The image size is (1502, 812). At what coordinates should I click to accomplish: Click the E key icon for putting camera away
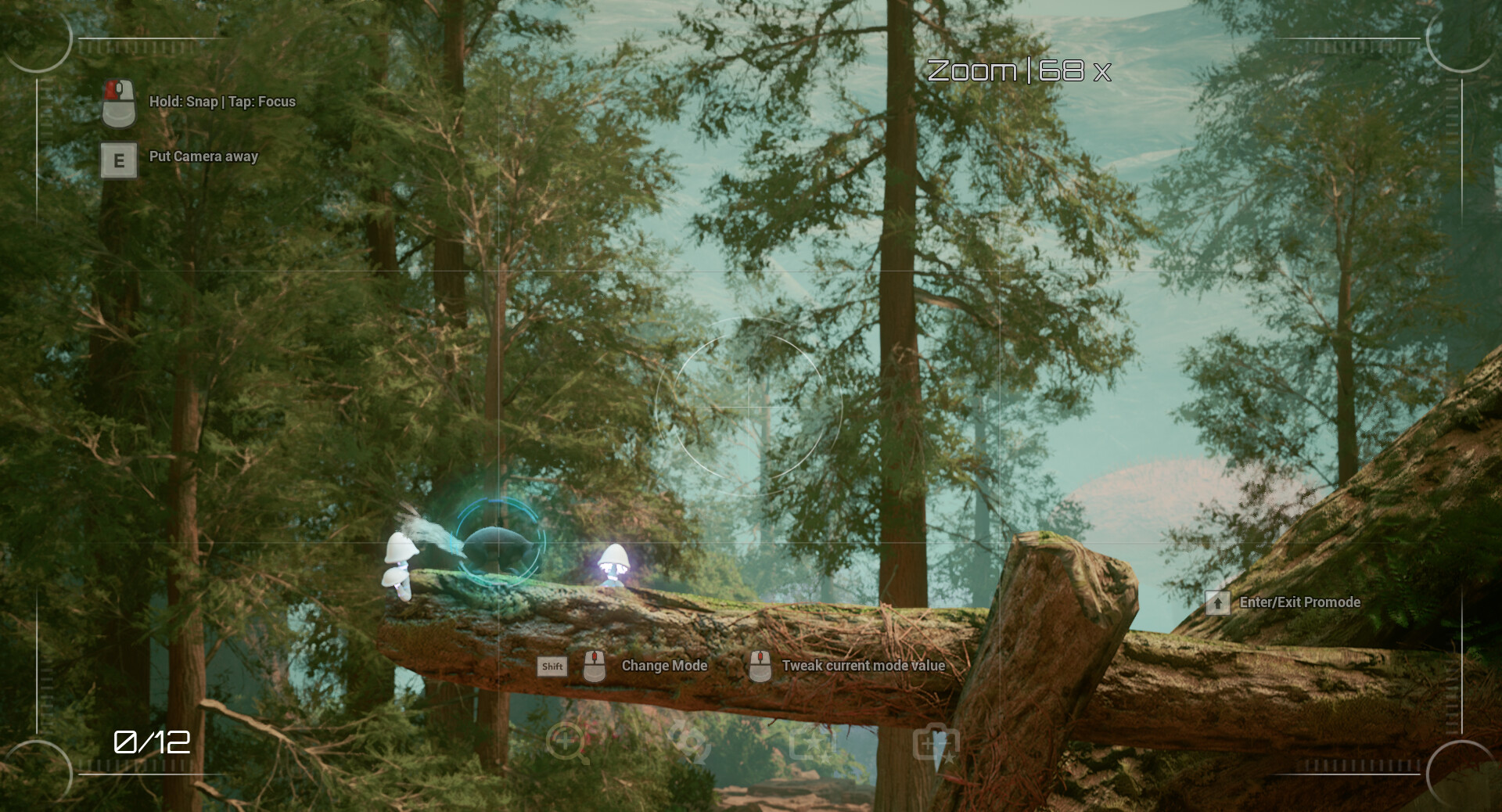pyautogui.click(x=118, y=160)
